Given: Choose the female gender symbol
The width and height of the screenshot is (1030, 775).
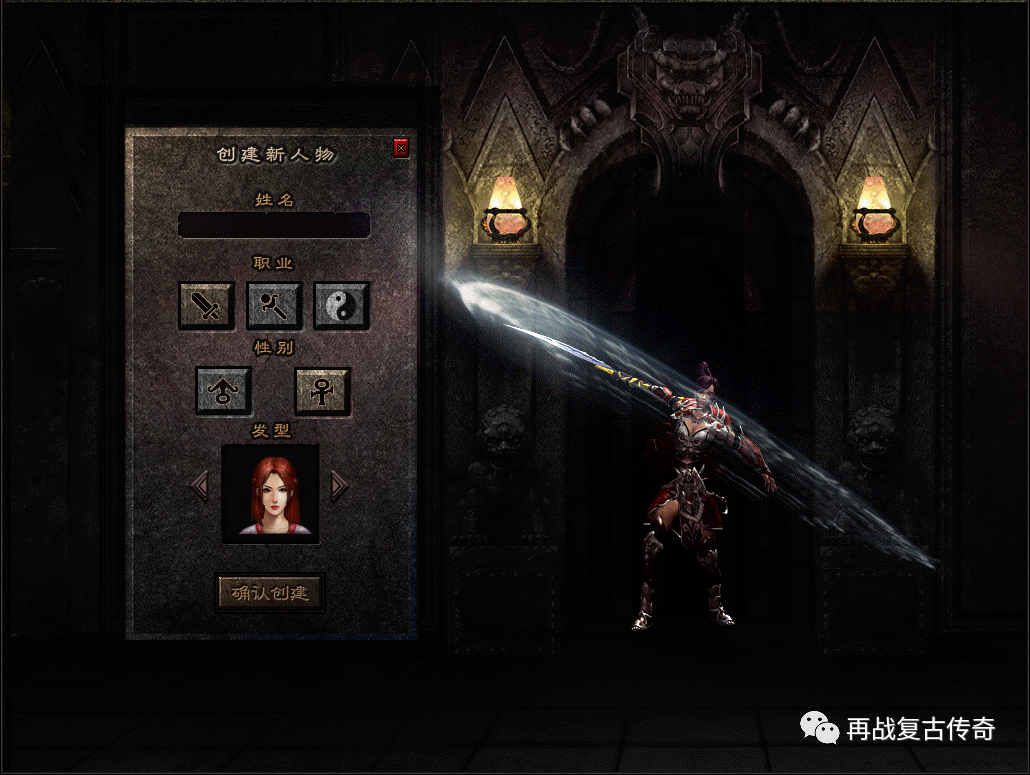Looking at the screenshot, I should [322, 391].
